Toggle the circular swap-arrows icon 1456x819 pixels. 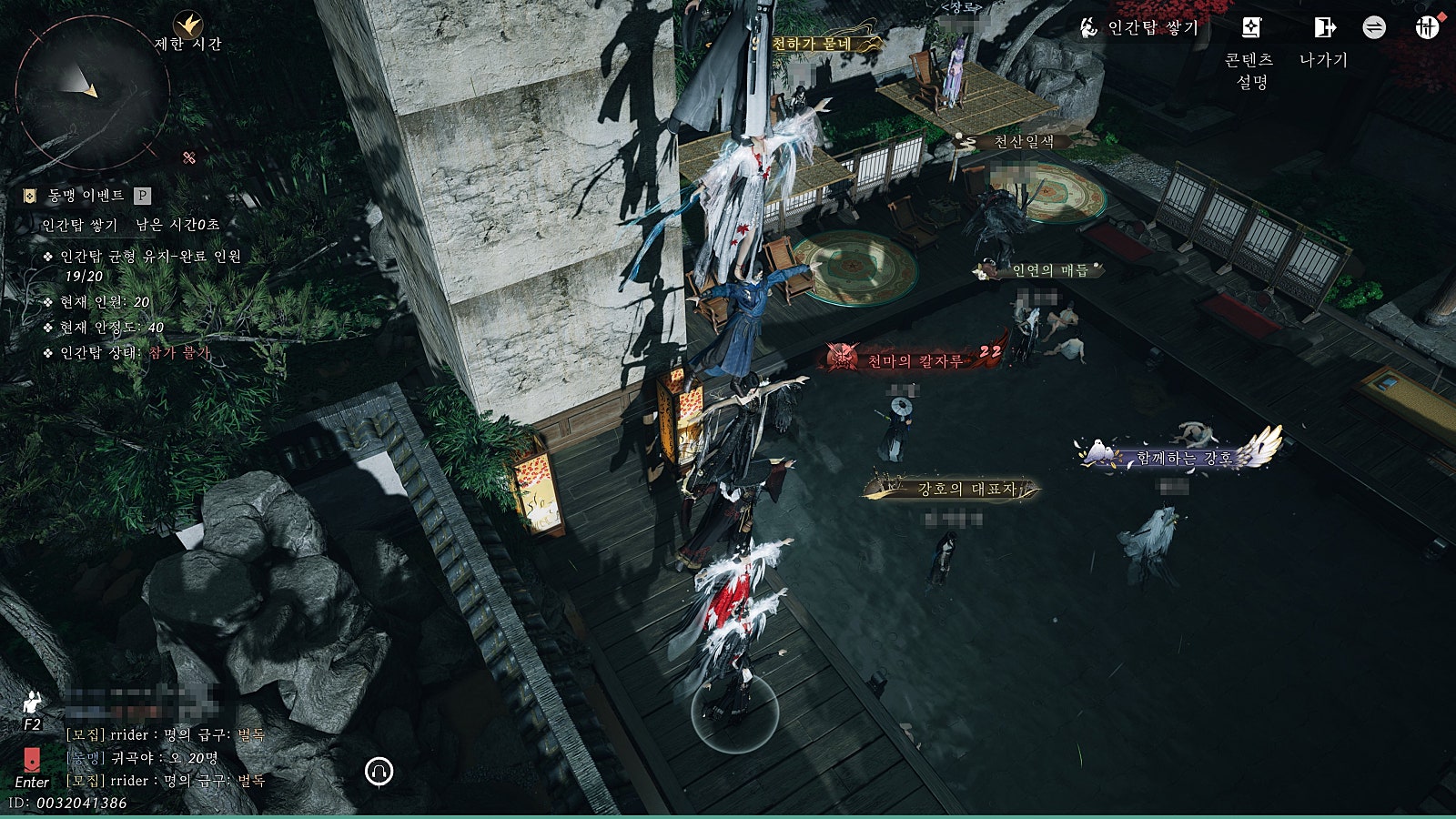pyautogui.click(x=1374, y=28)
